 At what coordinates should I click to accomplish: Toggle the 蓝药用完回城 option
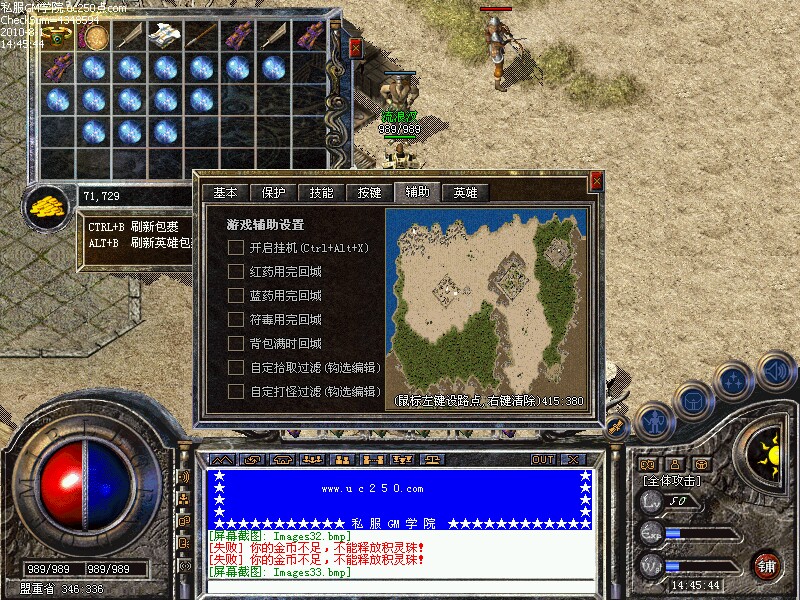click(236, 295)
